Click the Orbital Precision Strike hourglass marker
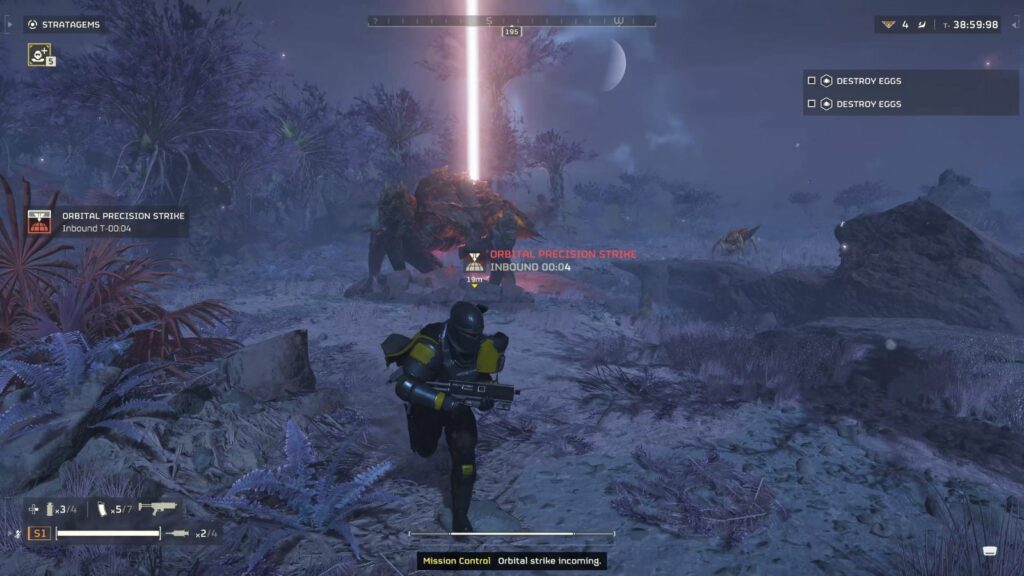The image size is (1024, 576). coord(476,262)
